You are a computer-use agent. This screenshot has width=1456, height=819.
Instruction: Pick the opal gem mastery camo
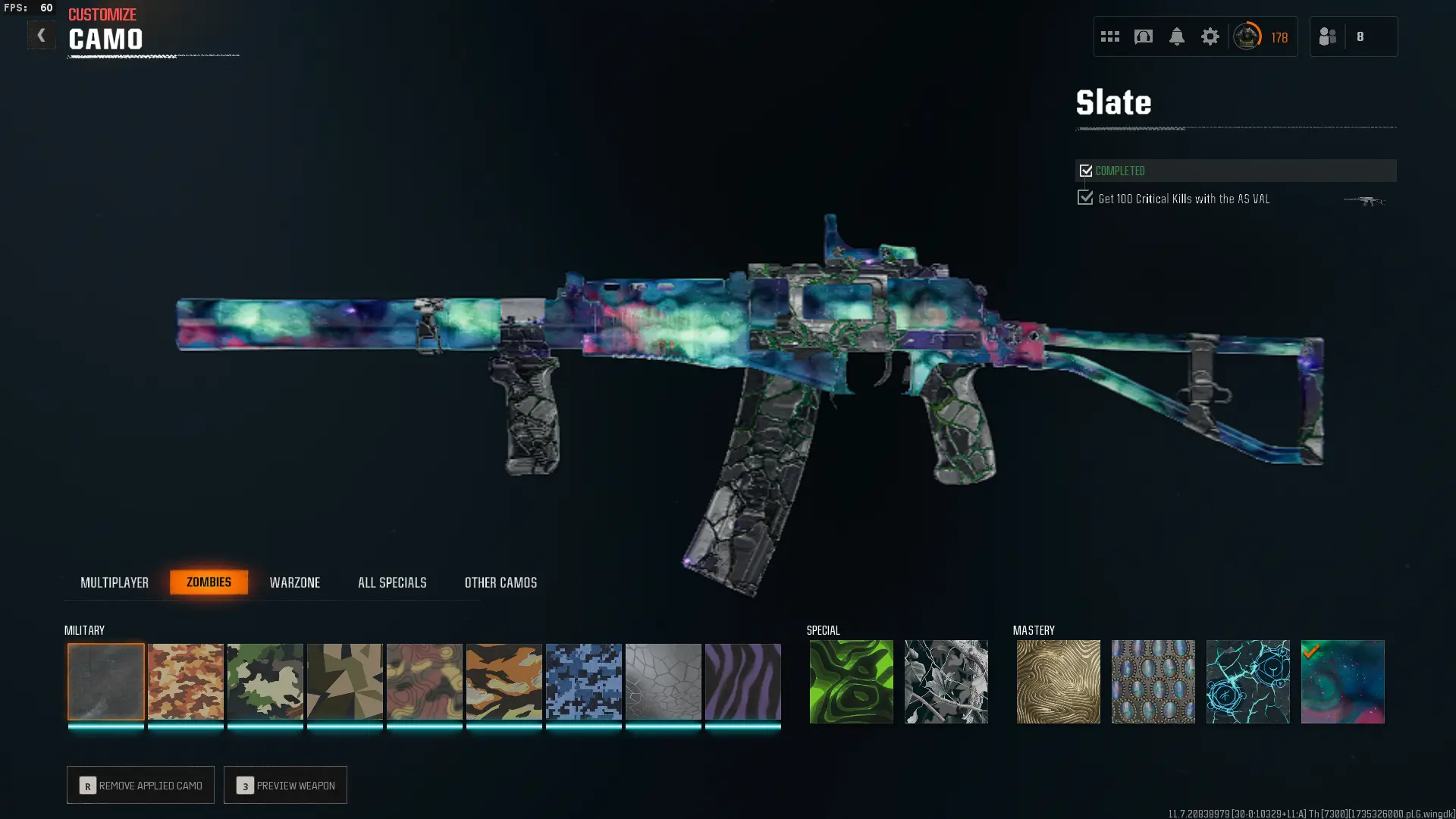coord(1153,681)
